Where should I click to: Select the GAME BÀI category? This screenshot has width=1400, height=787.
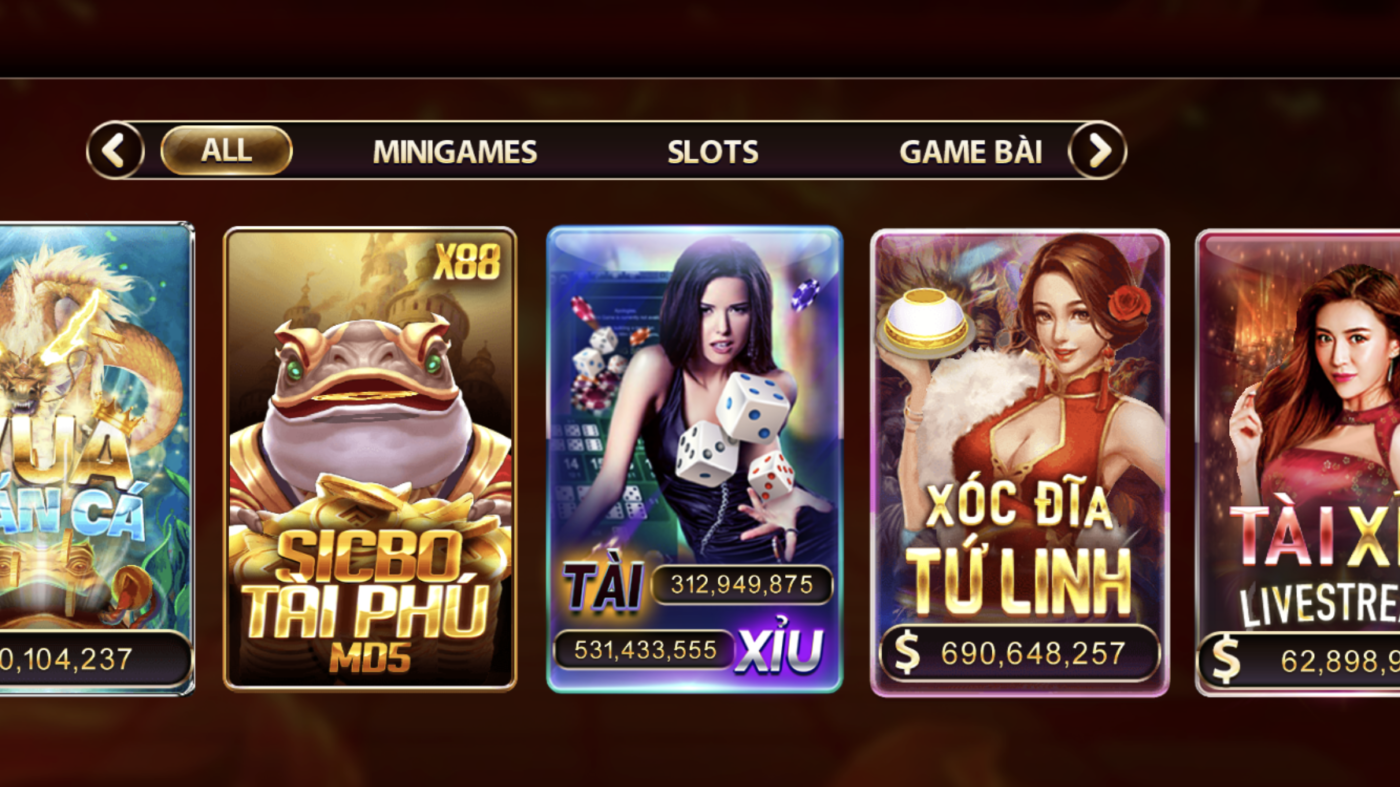(972, 152)
